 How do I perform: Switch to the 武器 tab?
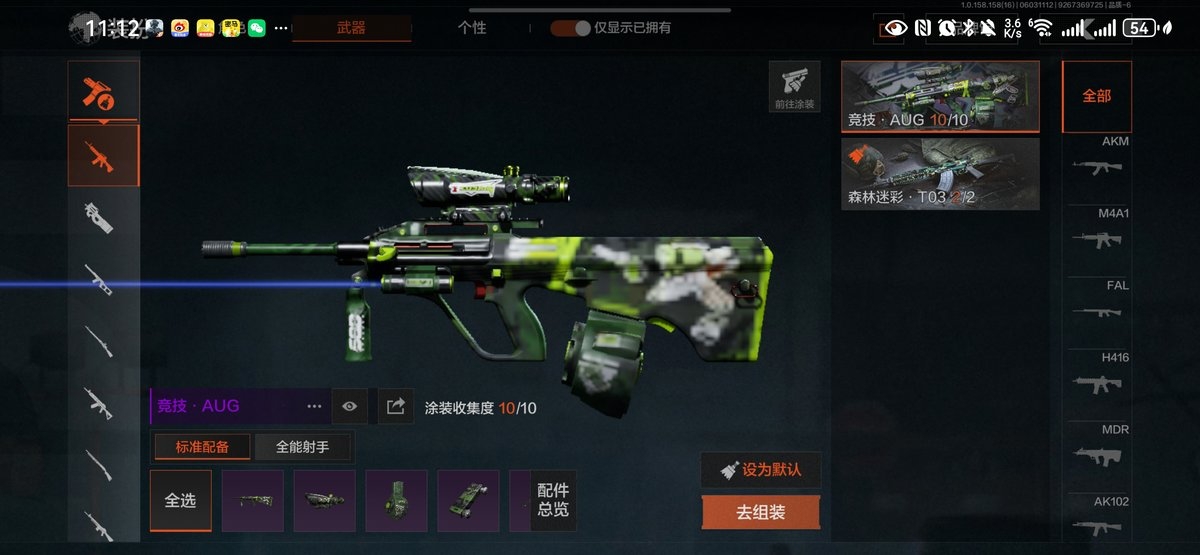(351, 28)
